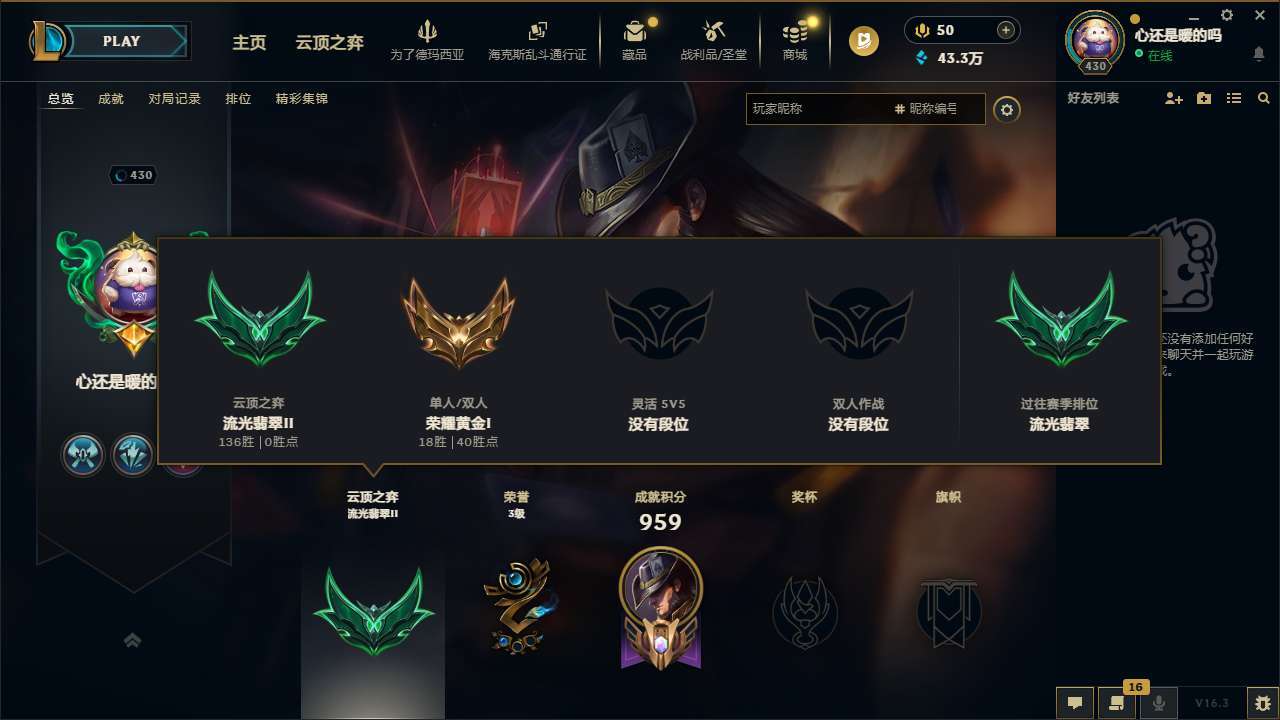Viewport: 1280px width, 720px height.
Task: Click the add-friend icon in friends panel
Action: coord(1172,98)
